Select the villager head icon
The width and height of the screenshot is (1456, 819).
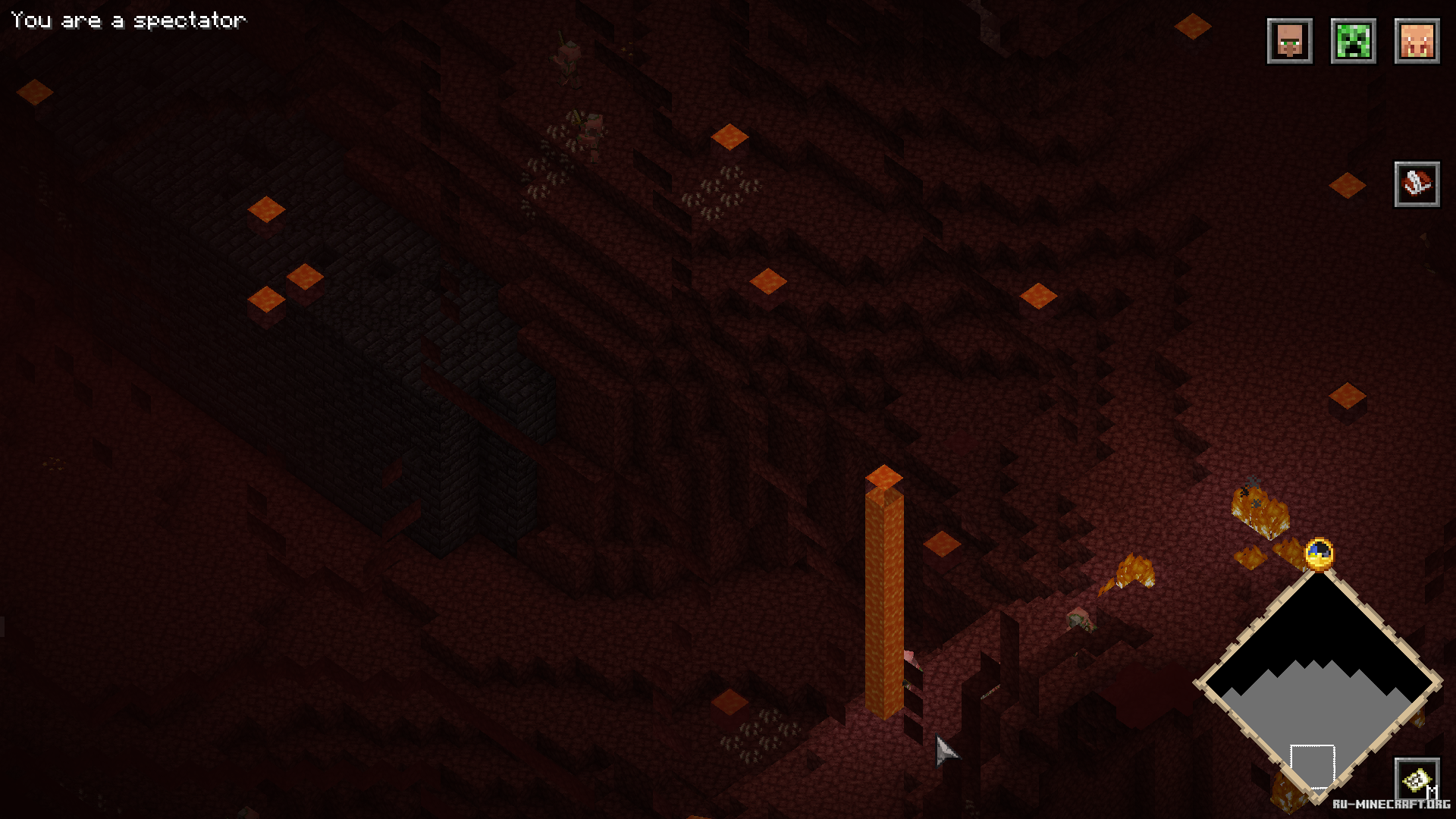[1289, 41]
